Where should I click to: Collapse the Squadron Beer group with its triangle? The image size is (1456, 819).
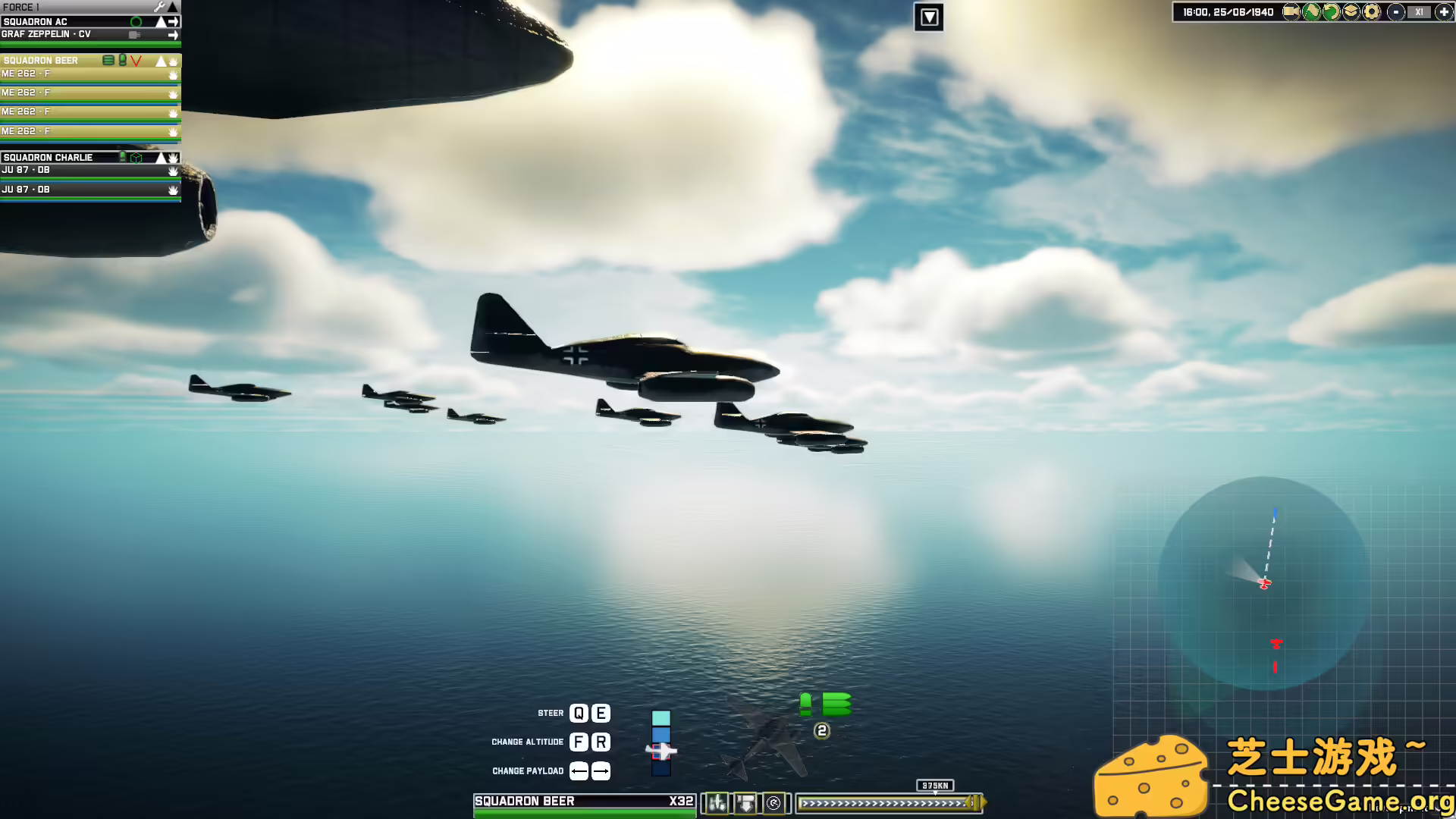click(x=161, y=60)
